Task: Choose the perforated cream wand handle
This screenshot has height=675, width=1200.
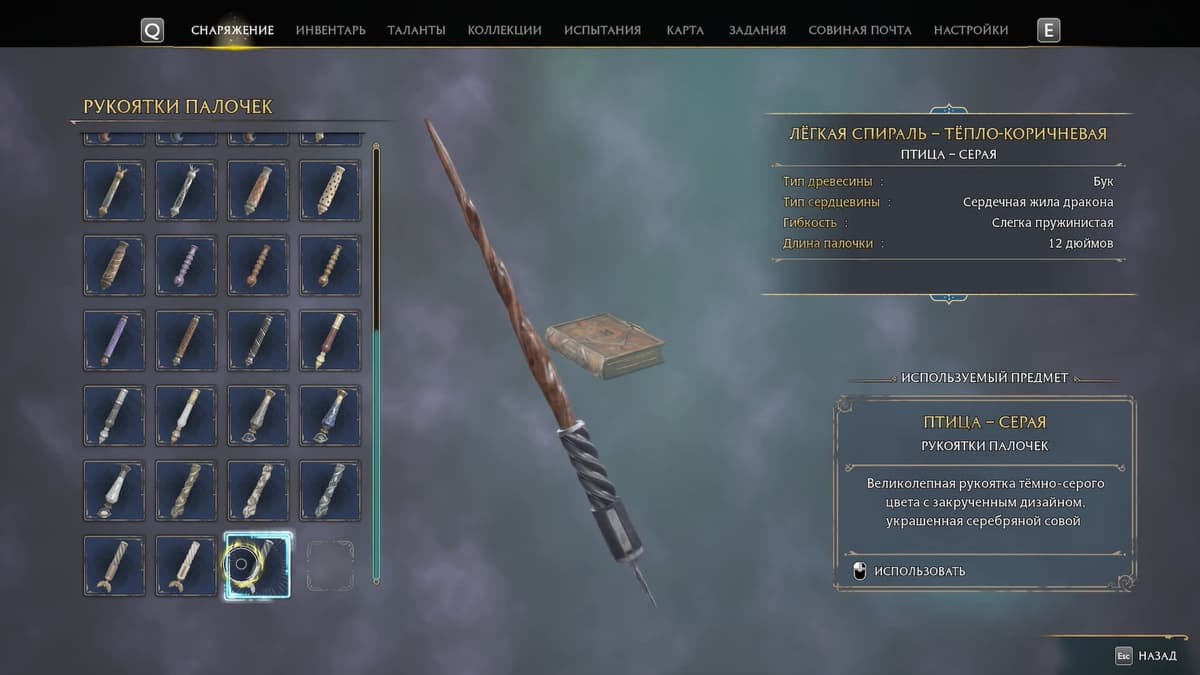Action: [x=330, y=190]
